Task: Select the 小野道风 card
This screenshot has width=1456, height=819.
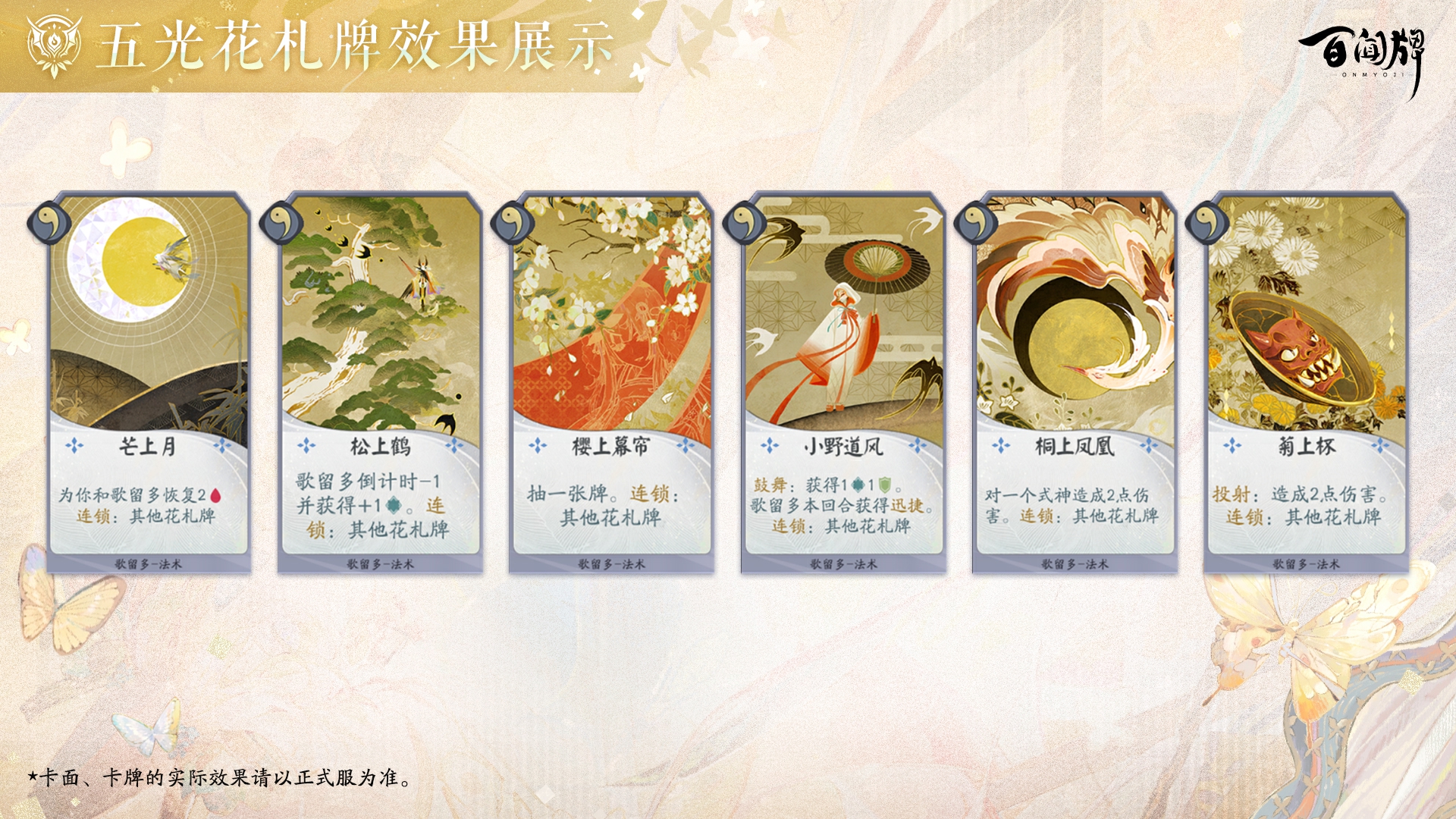Action: pos(843,382)
